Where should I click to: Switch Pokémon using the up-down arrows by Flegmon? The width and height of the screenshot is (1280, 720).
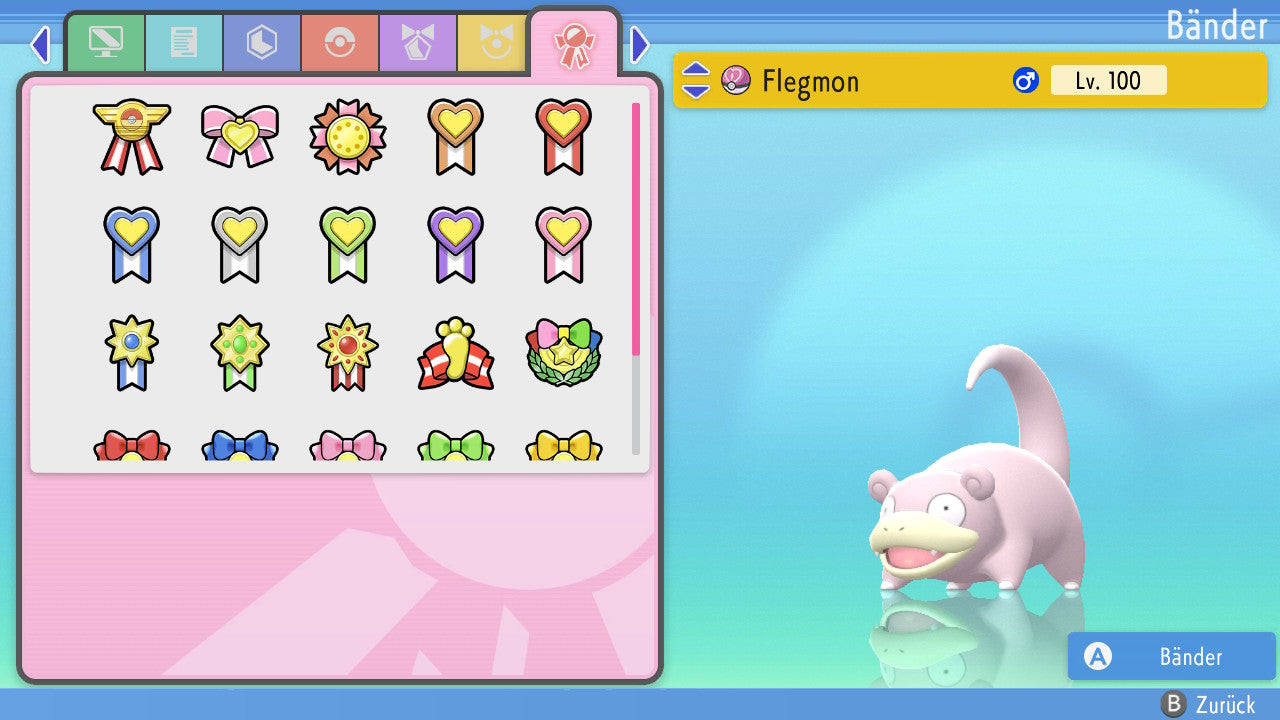coord(696,80)
